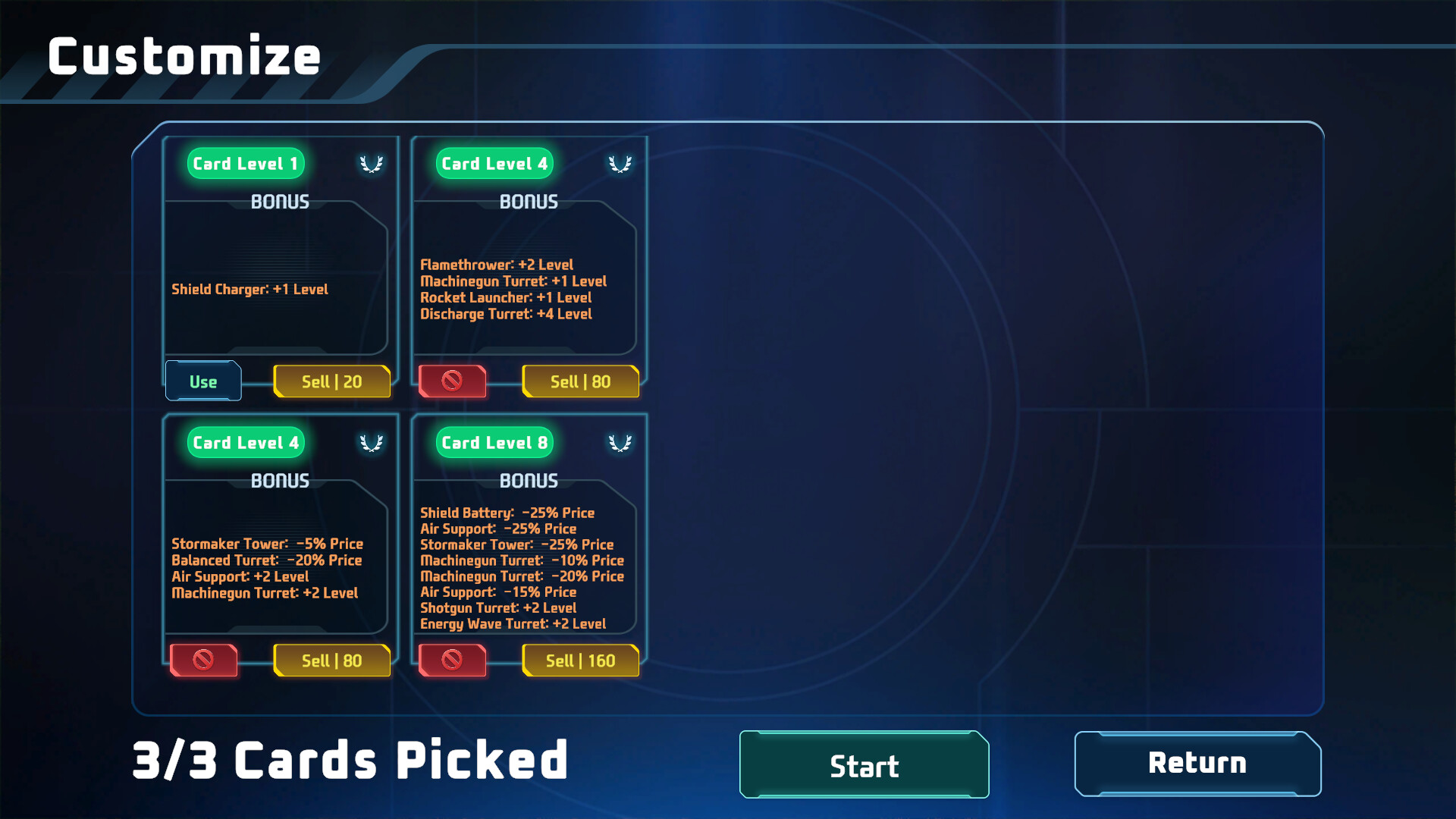Sell the Shield Charger card for 20
The image size is (1456, 819).
(331, 381)
